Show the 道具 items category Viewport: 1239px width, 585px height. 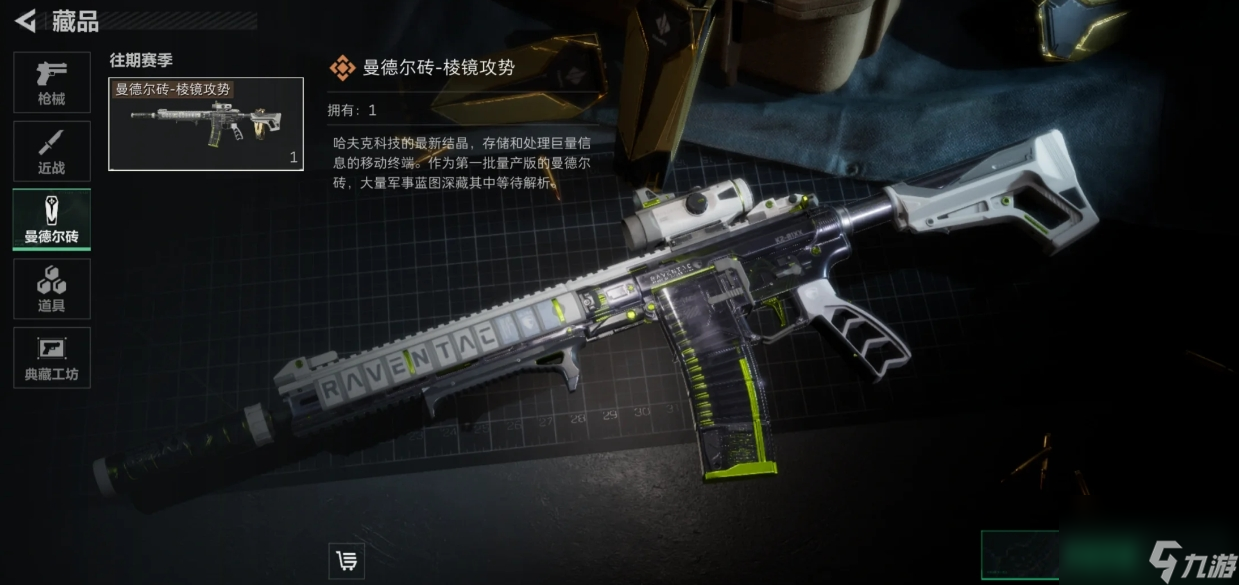click(51, 289)
